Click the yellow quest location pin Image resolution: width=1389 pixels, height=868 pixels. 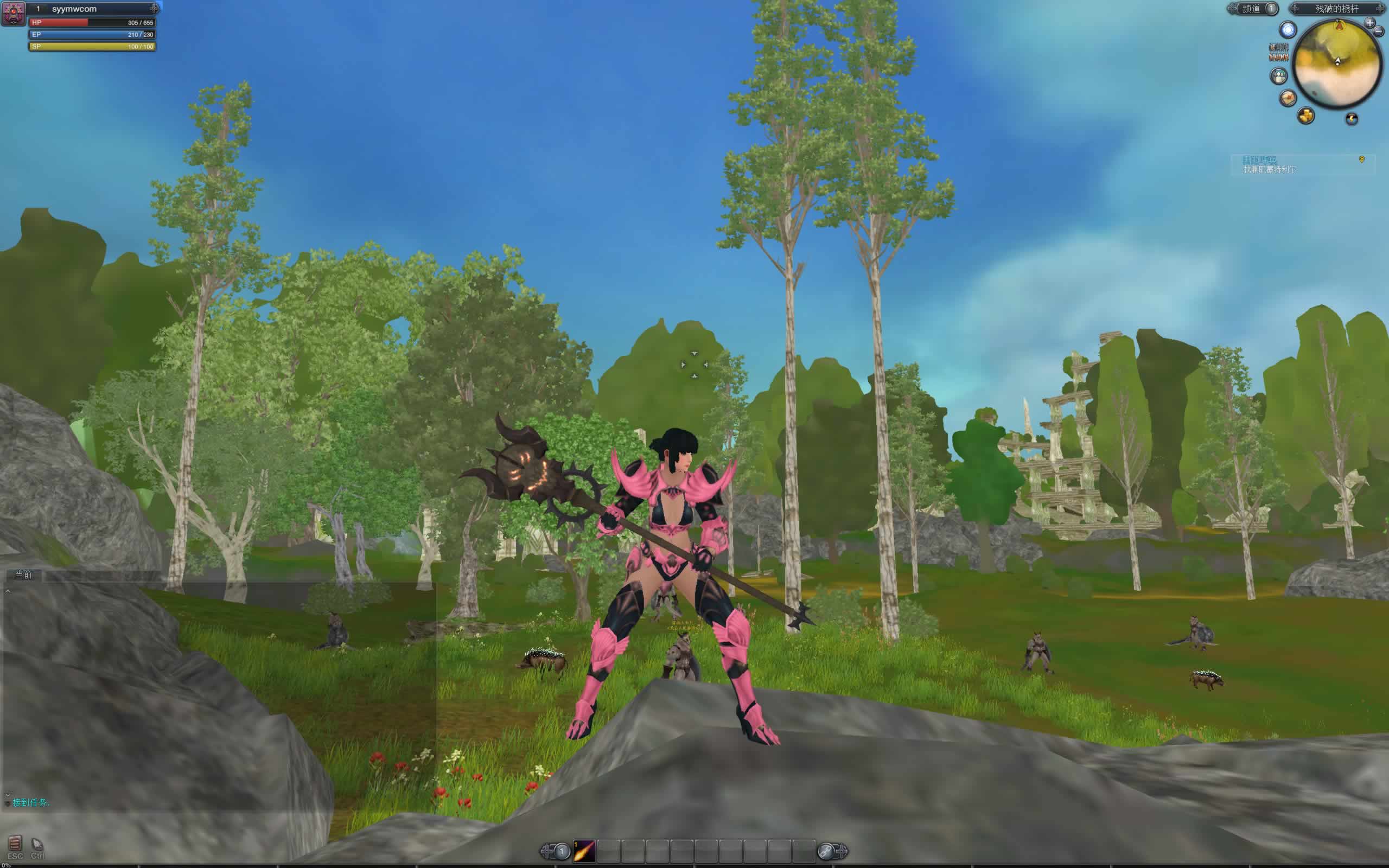point(1361,159)
